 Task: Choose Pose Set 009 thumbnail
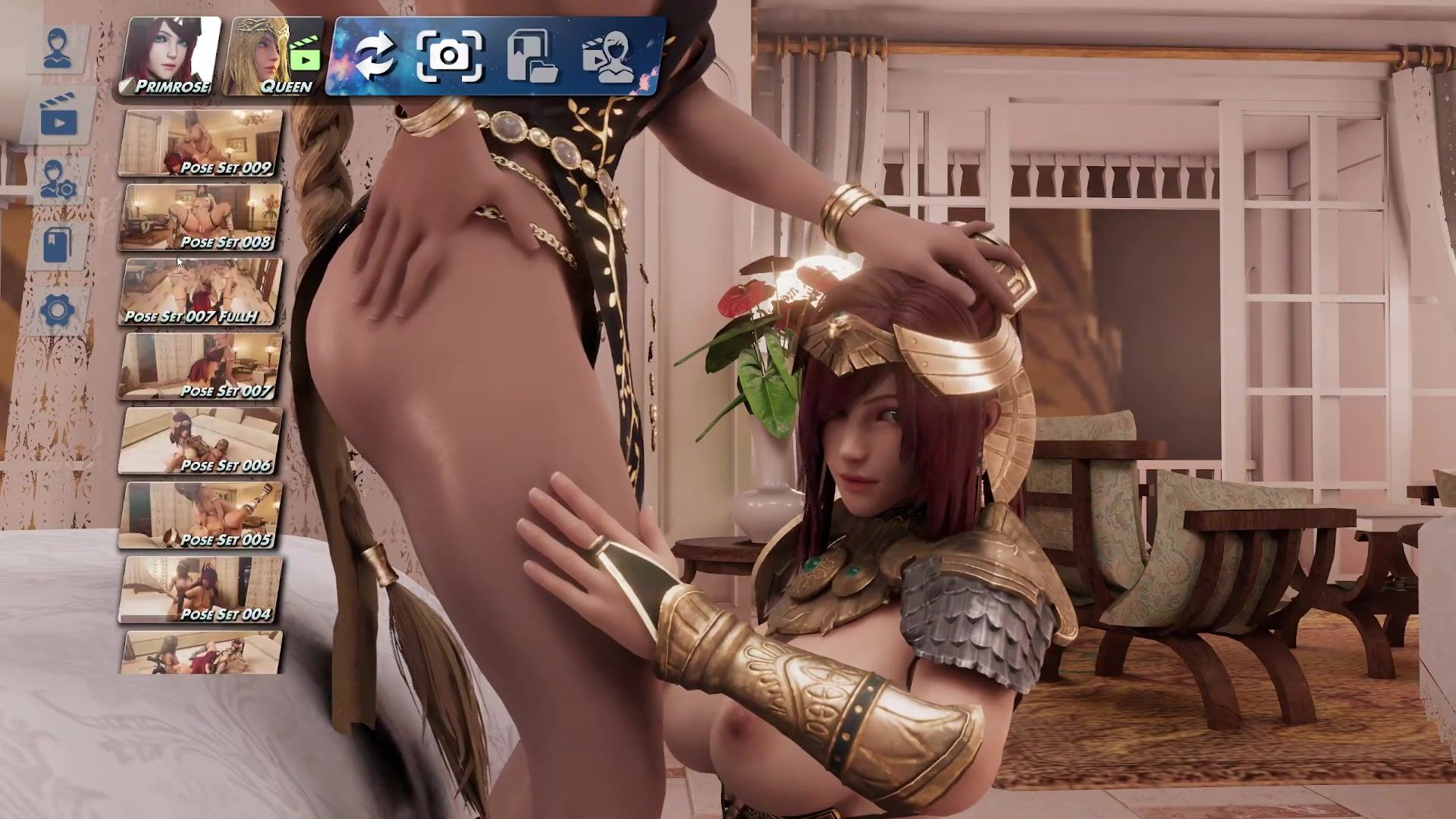pyautogui.click(x=201, y=143)
